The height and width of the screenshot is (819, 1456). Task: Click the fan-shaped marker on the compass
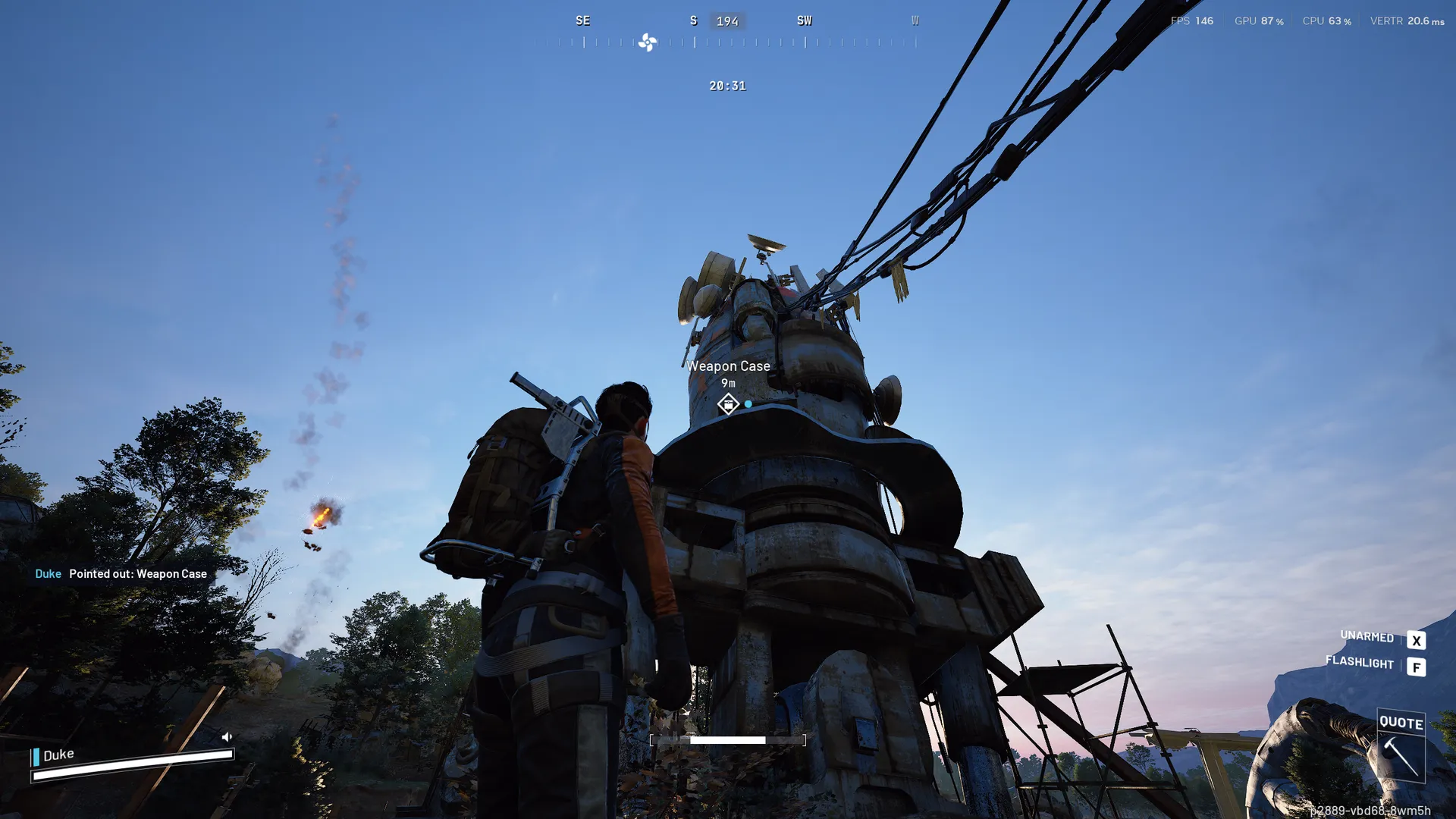pyautogui.click(x=648, y=42)
